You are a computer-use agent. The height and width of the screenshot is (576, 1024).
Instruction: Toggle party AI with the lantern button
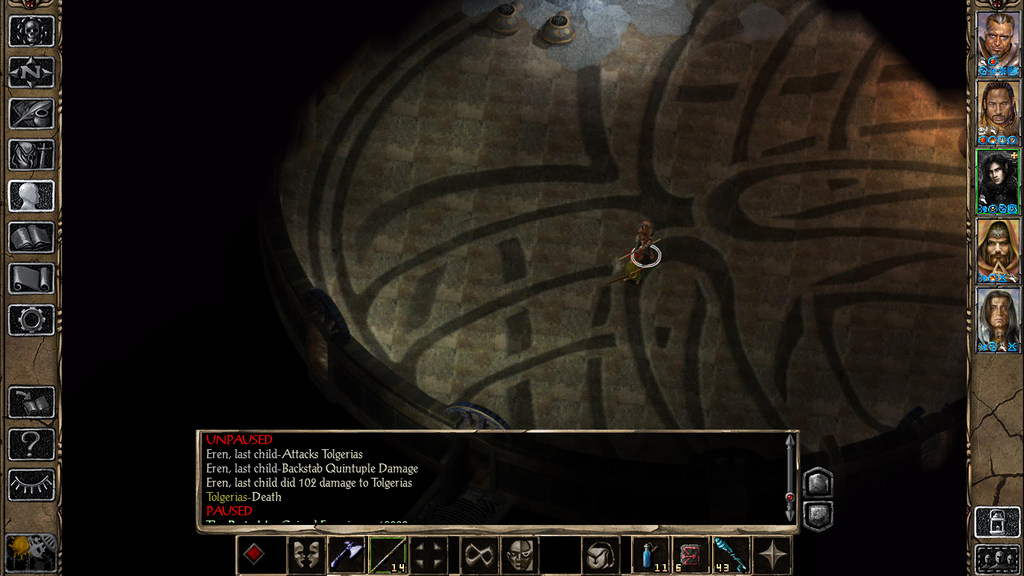tap(998, 522)
